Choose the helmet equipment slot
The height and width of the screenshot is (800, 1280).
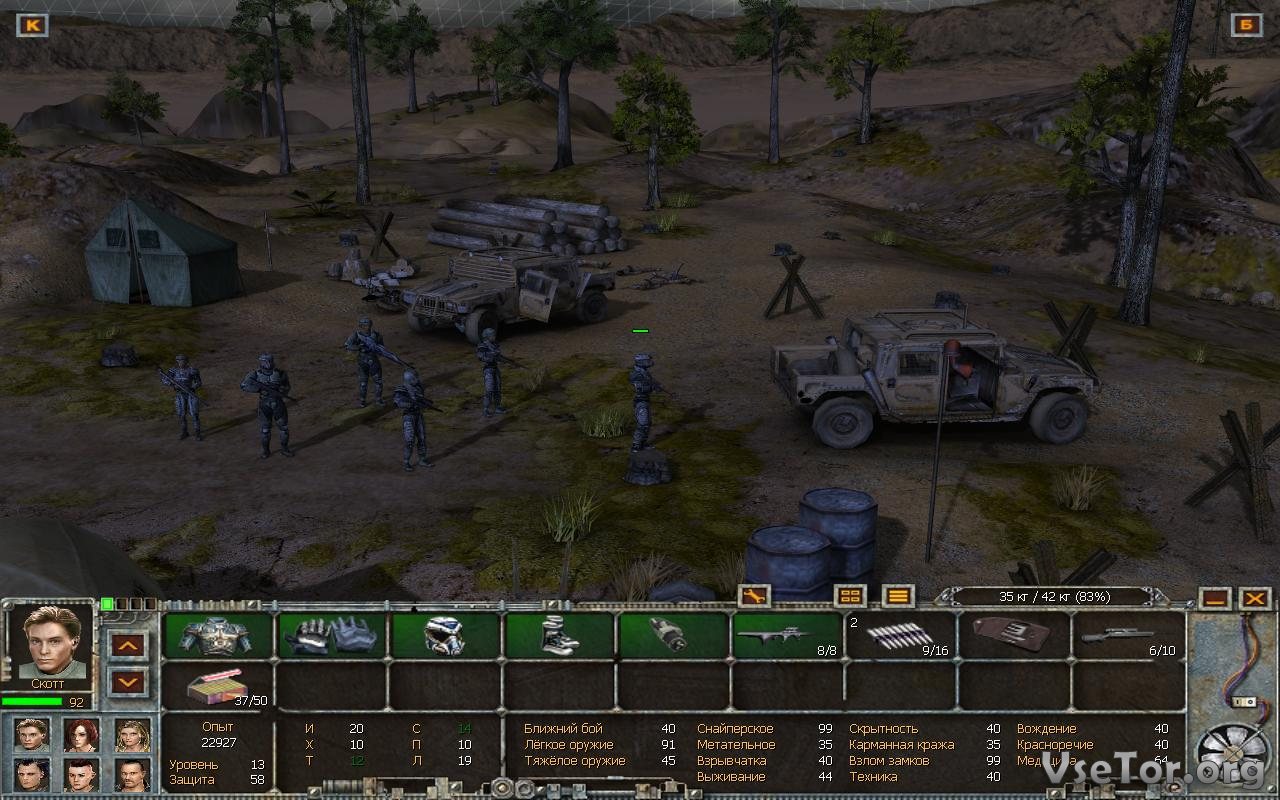445,635
